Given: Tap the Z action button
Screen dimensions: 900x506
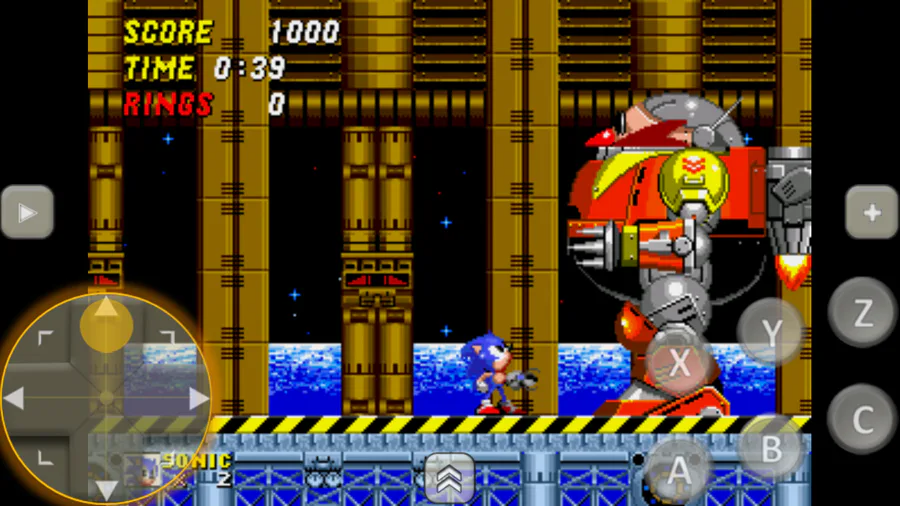Looking at the screenshot, I should pos(861,311).
